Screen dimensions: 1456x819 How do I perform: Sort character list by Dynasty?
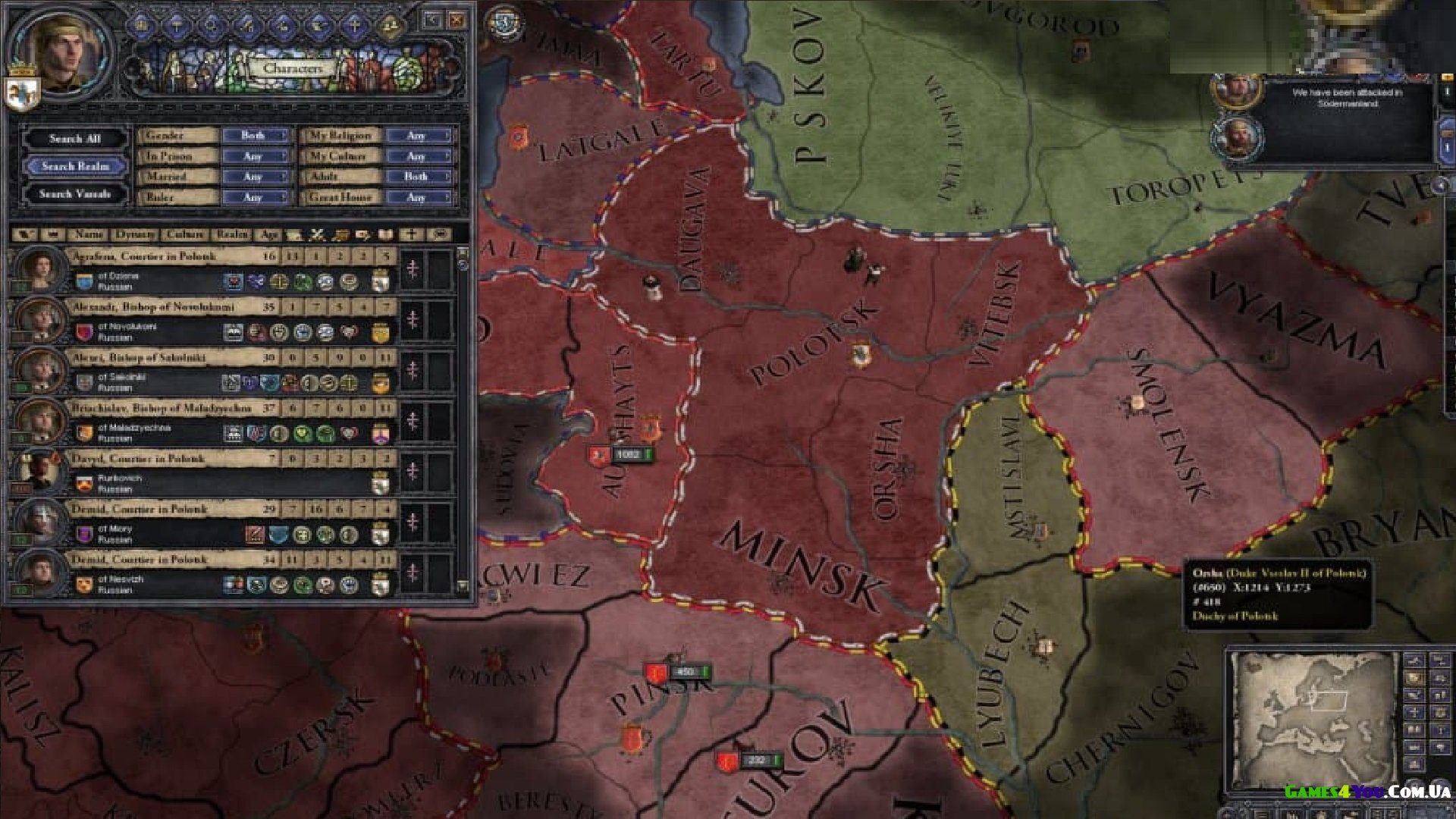135,235
